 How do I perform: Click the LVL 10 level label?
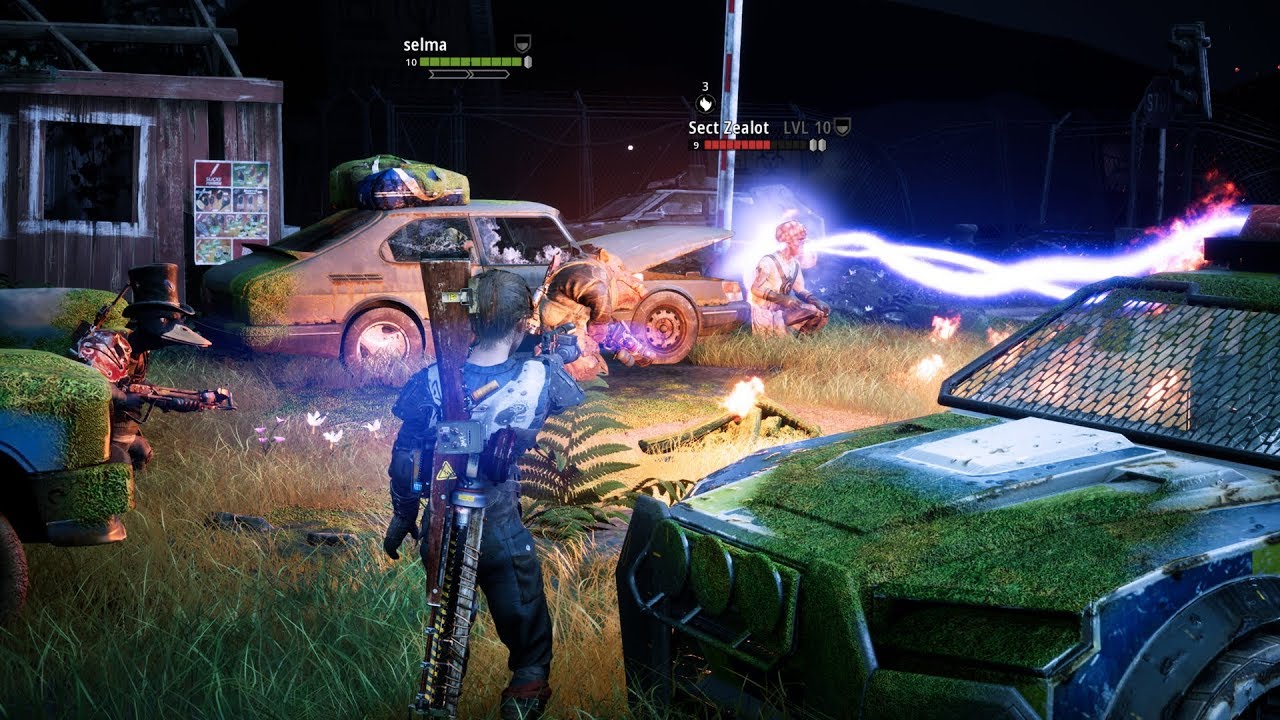click(807, 128)
